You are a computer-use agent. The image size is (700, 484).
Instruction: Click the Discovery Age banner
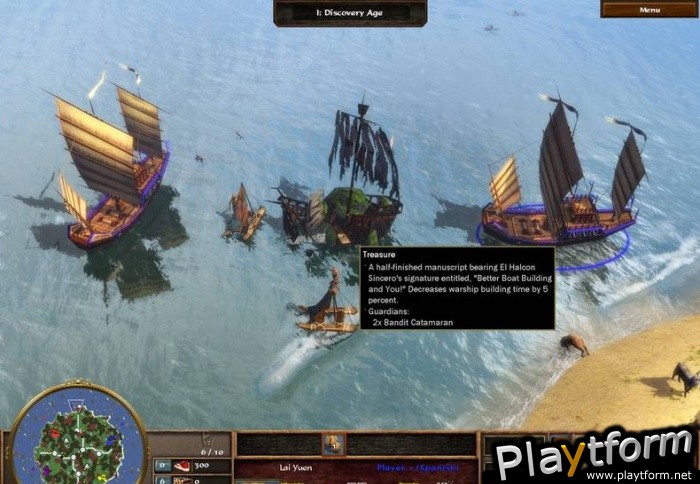[x=350, y=12]
